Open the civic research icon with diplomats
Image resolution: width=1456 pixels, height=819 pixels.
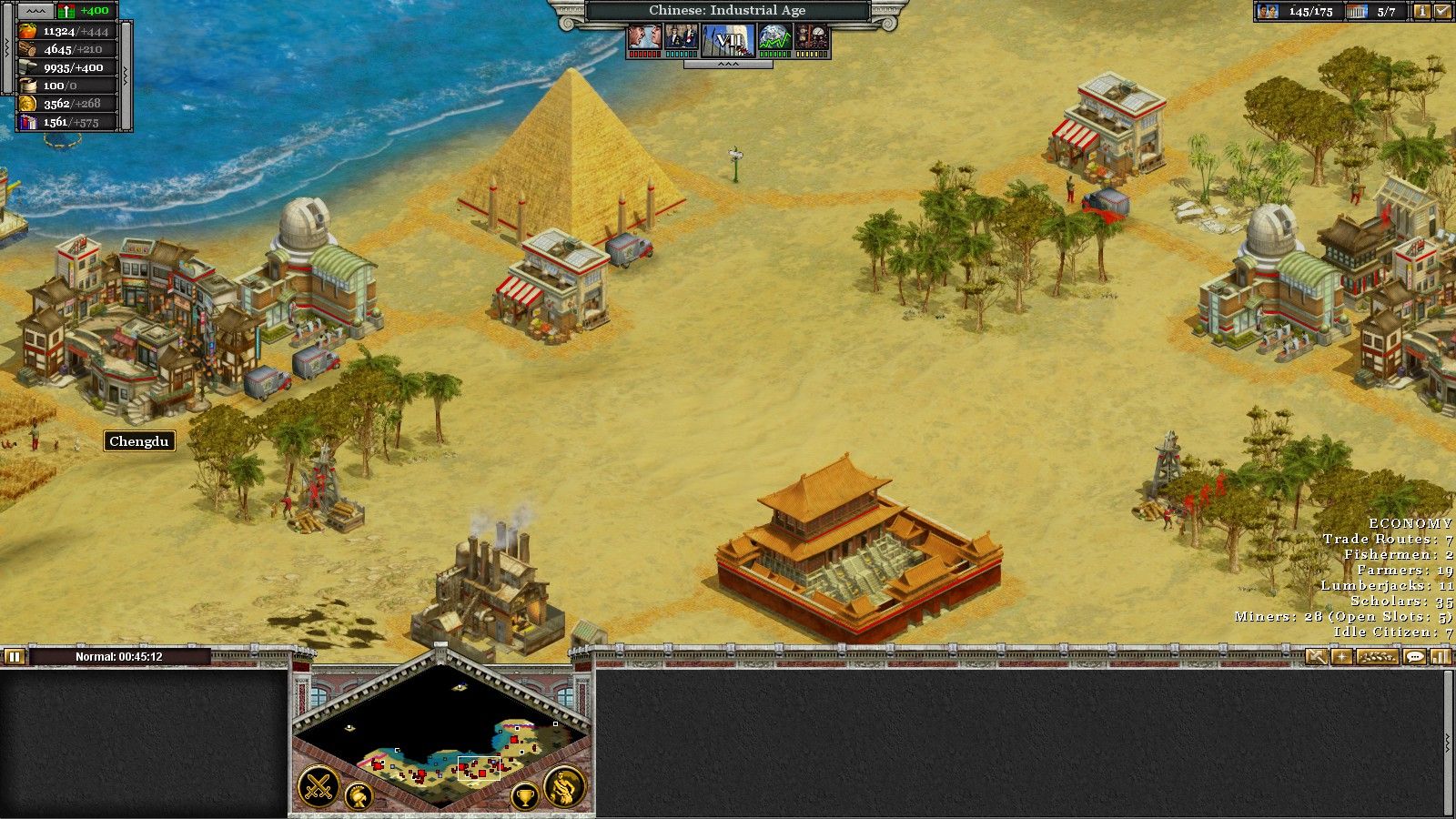[x=681, y=38]
